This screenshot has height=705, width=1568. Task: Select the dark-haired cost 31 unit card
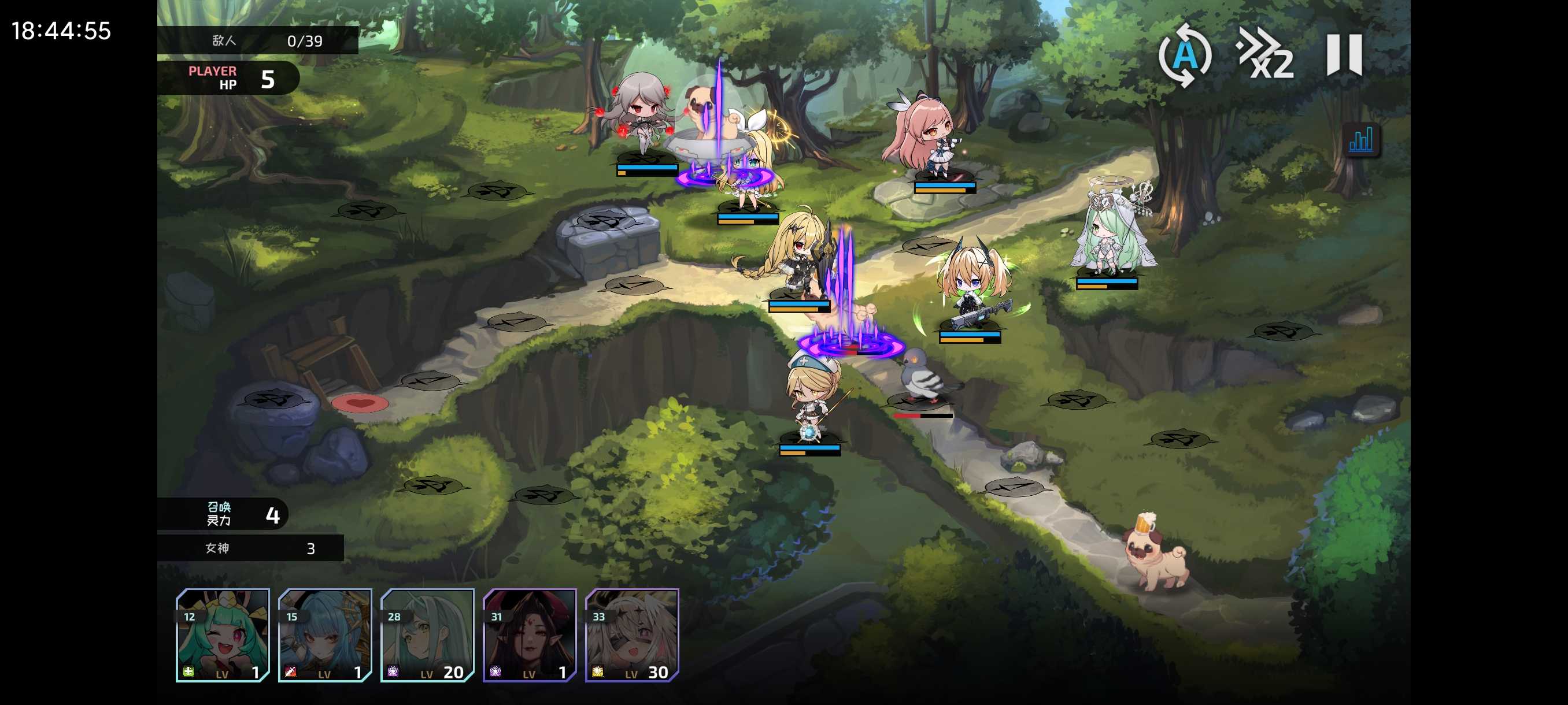point(530,634)
